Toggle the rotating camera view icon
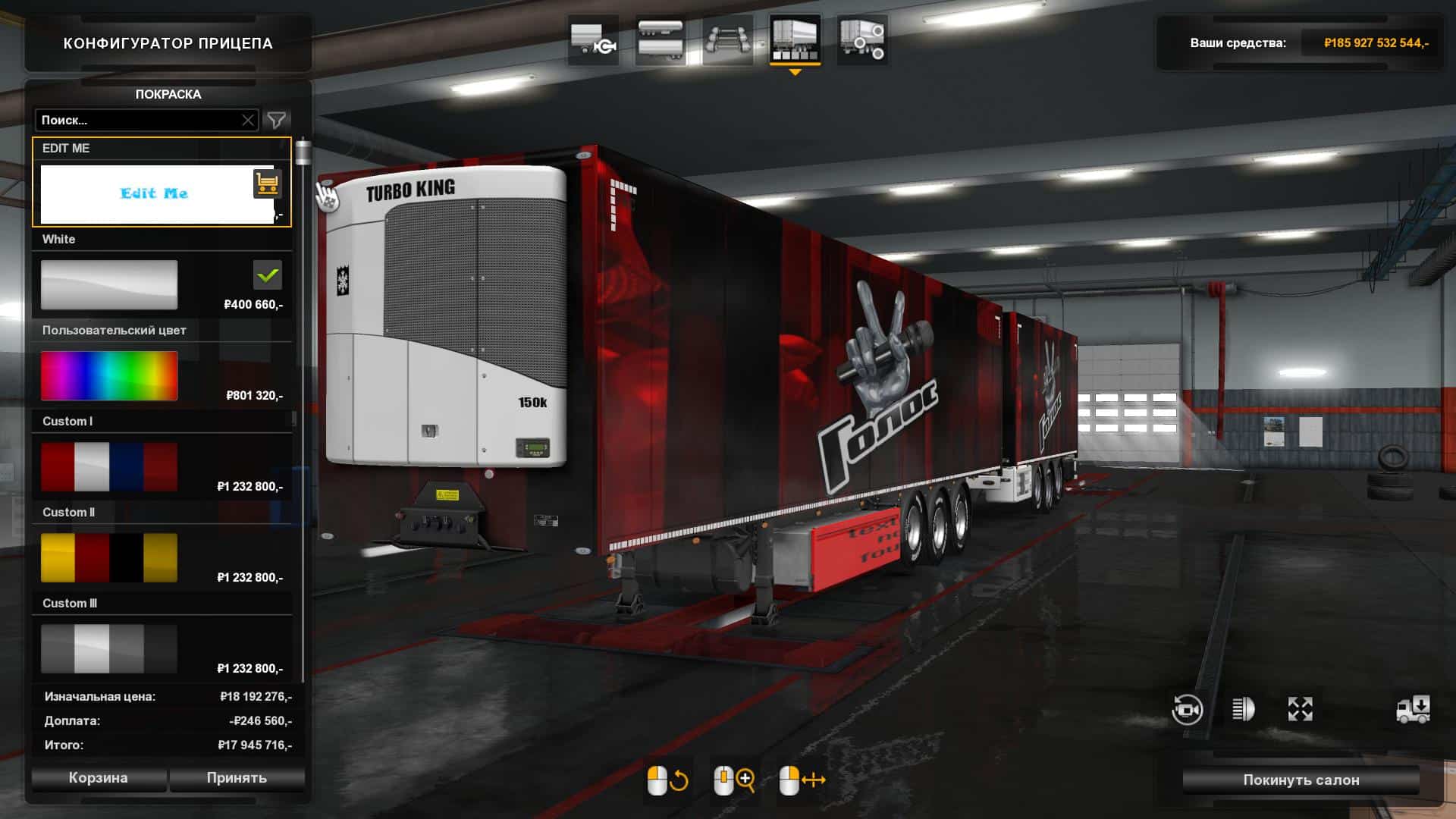 click(1187, 710)
